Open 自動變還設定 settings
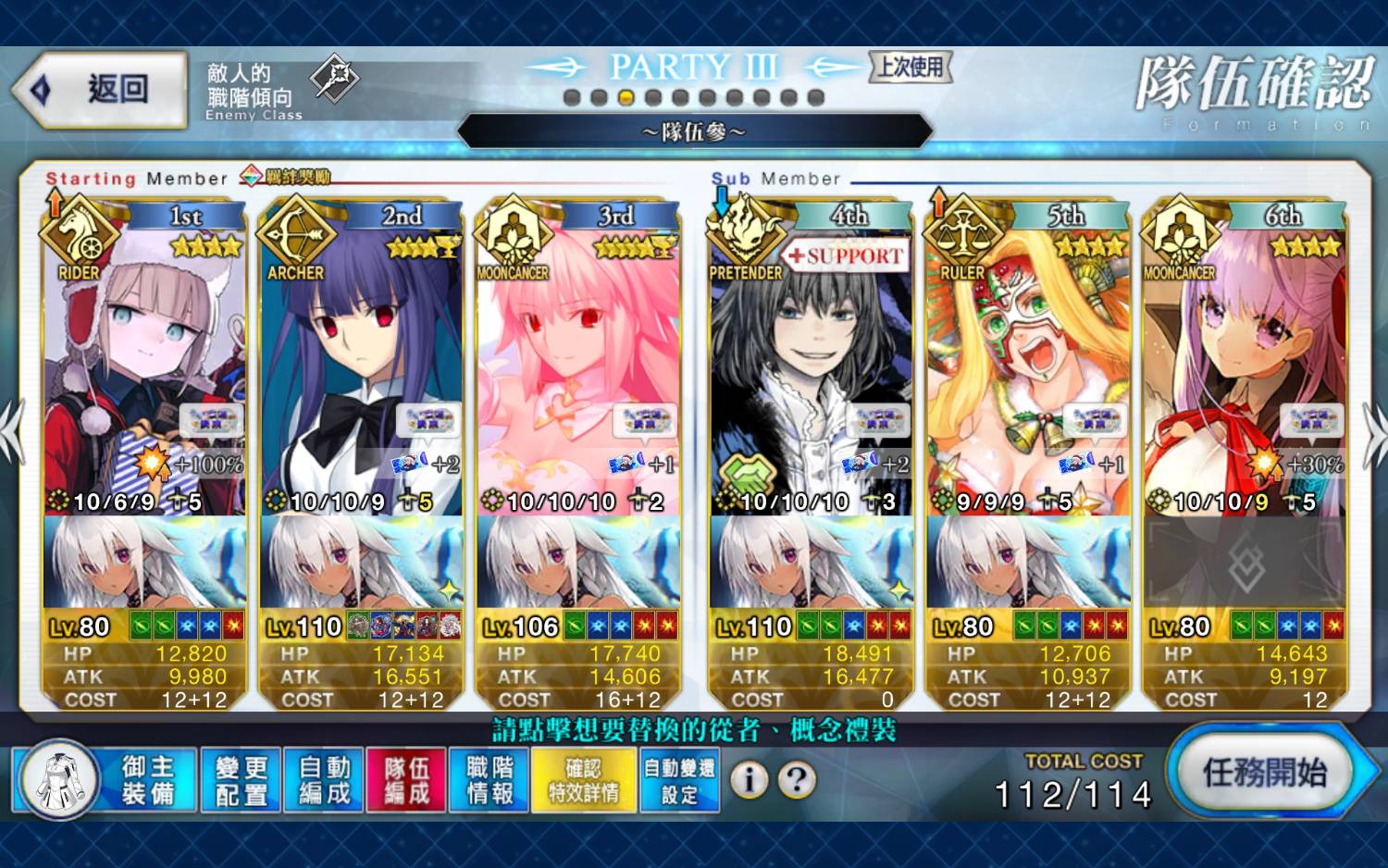The width and height of the screenshot is (1388, 868). click(x=679, y=780)
